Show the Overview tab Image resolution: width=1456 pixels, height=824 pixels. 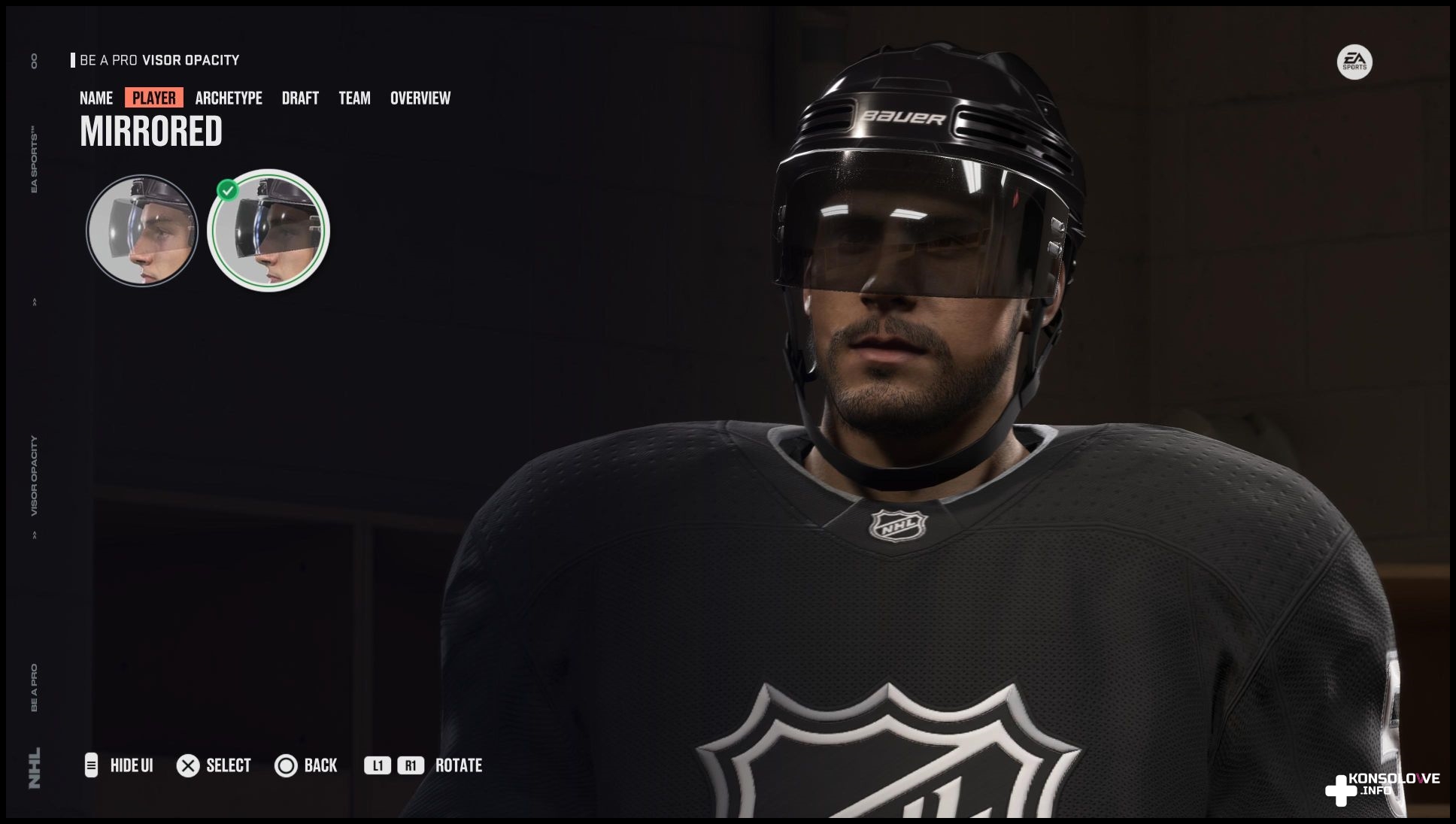coord(420,98)
